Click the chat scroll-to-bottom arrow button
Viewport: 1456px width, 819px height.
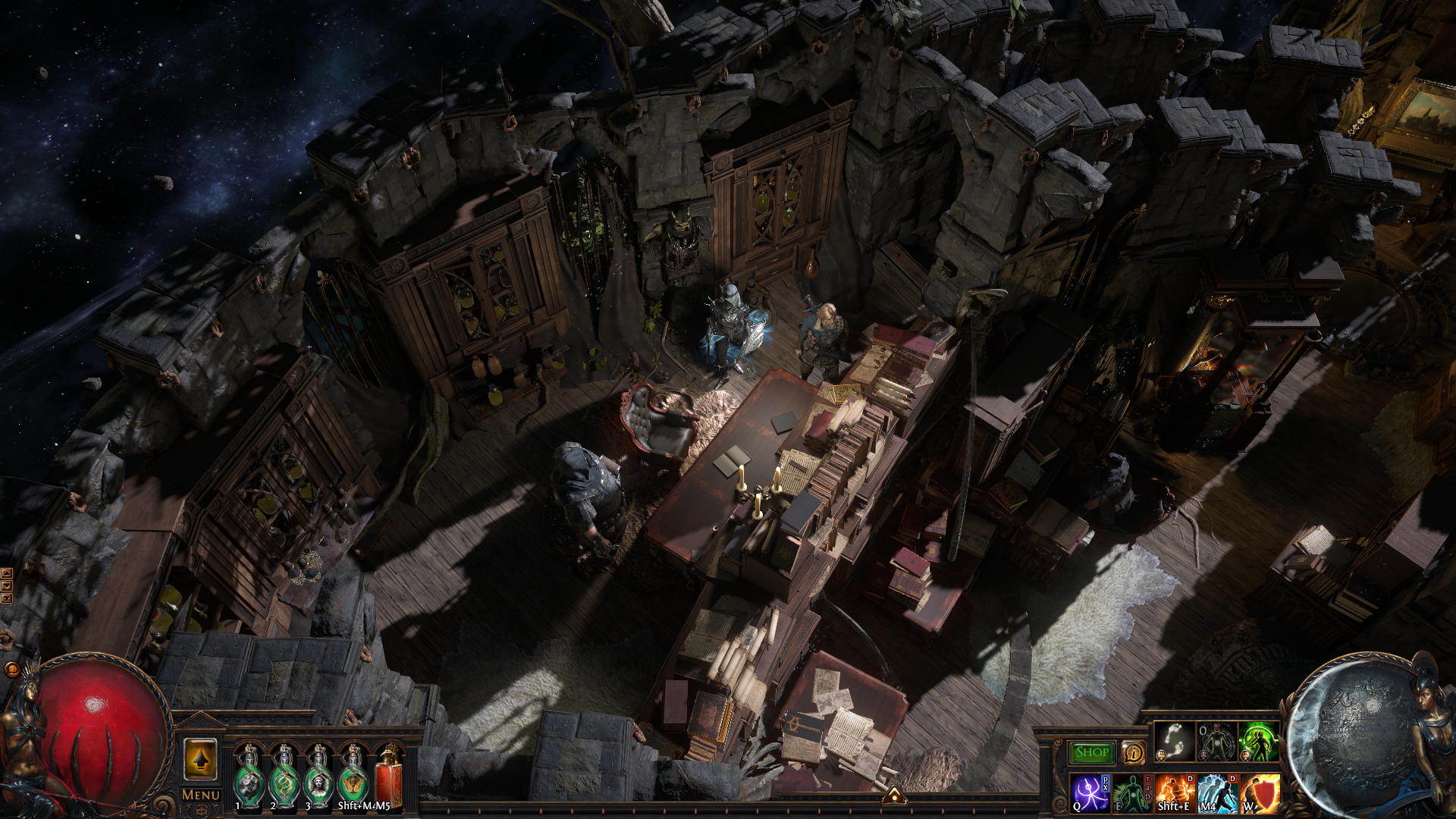click(x=7, y=598)
